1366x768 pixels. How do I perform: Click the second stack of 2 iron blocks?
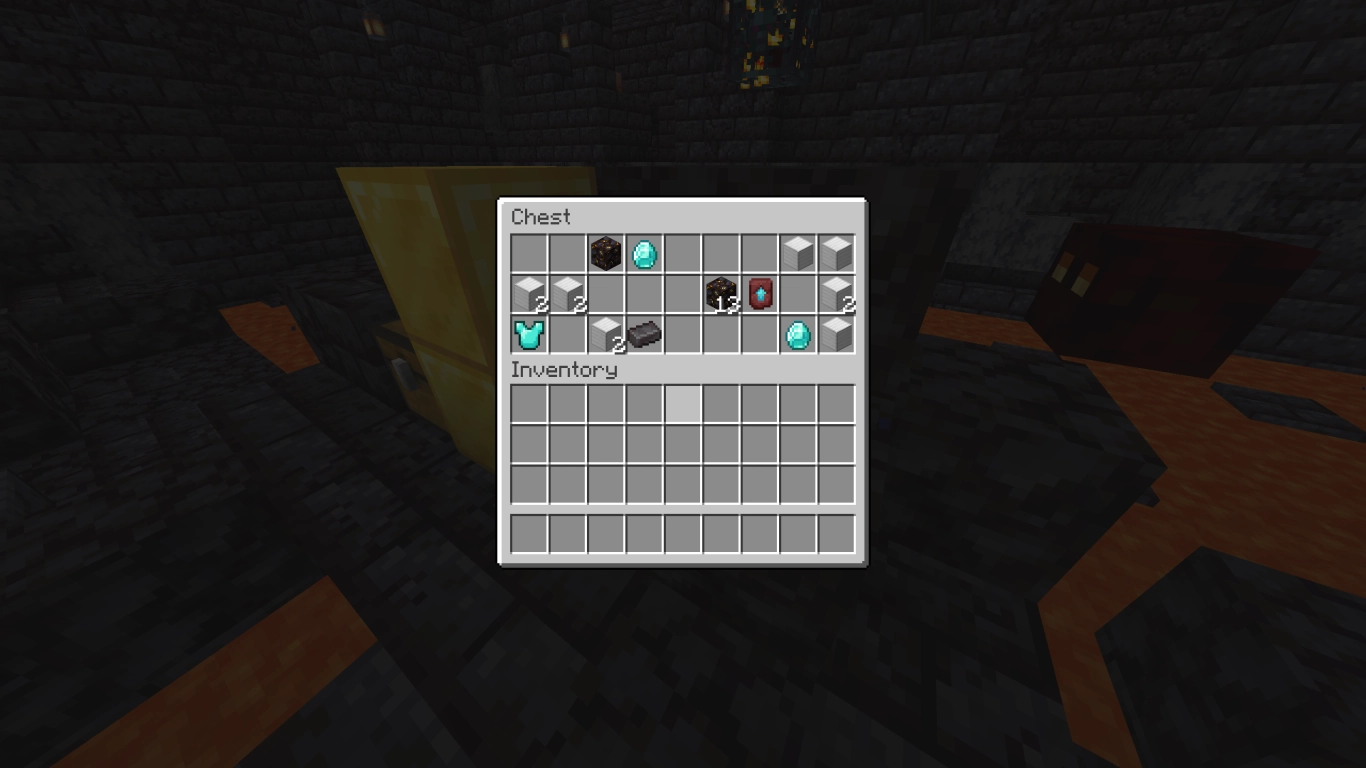coord(567,294)
